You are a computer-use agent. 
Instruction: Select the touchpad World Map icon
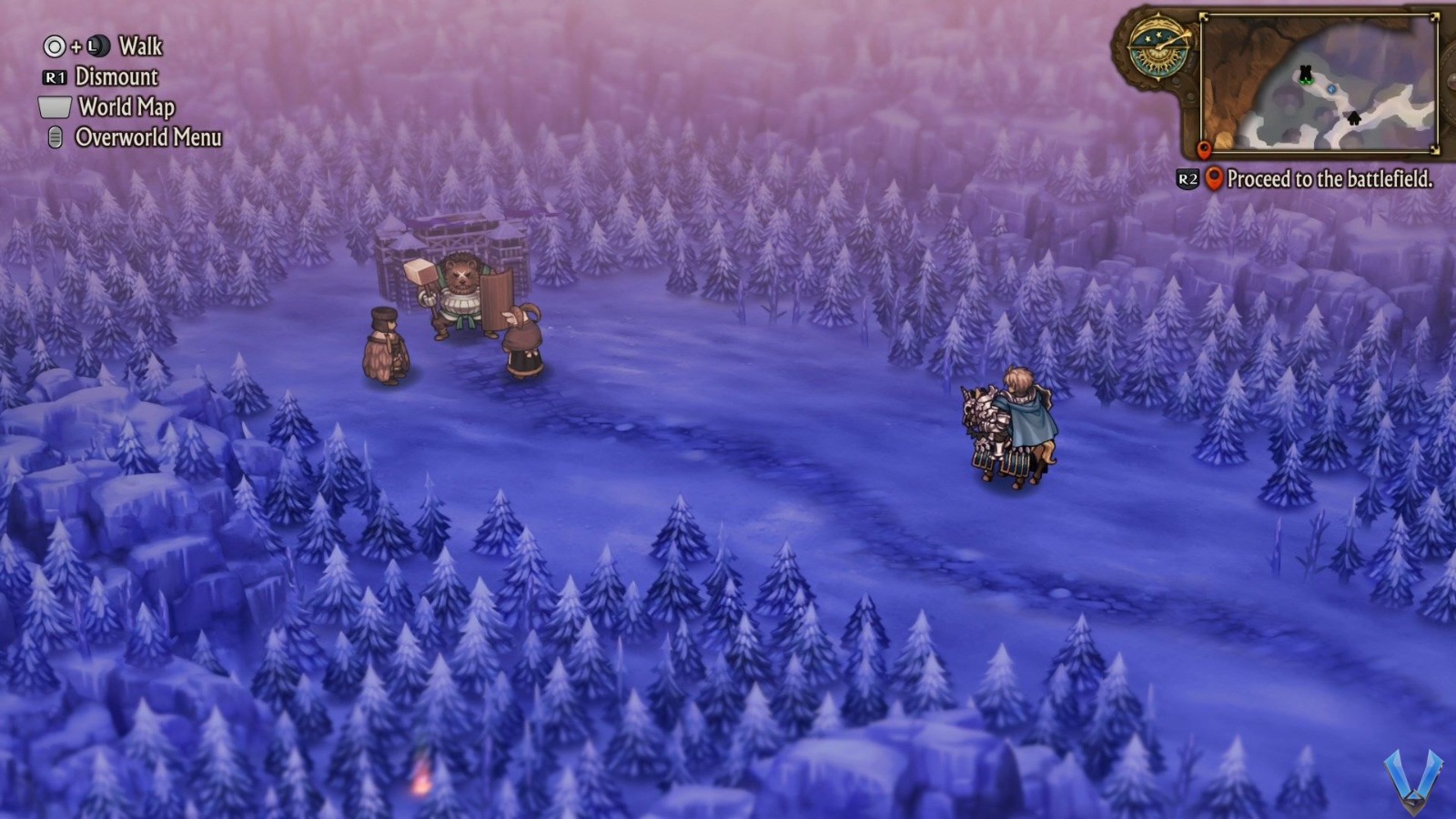click(54, 108)
